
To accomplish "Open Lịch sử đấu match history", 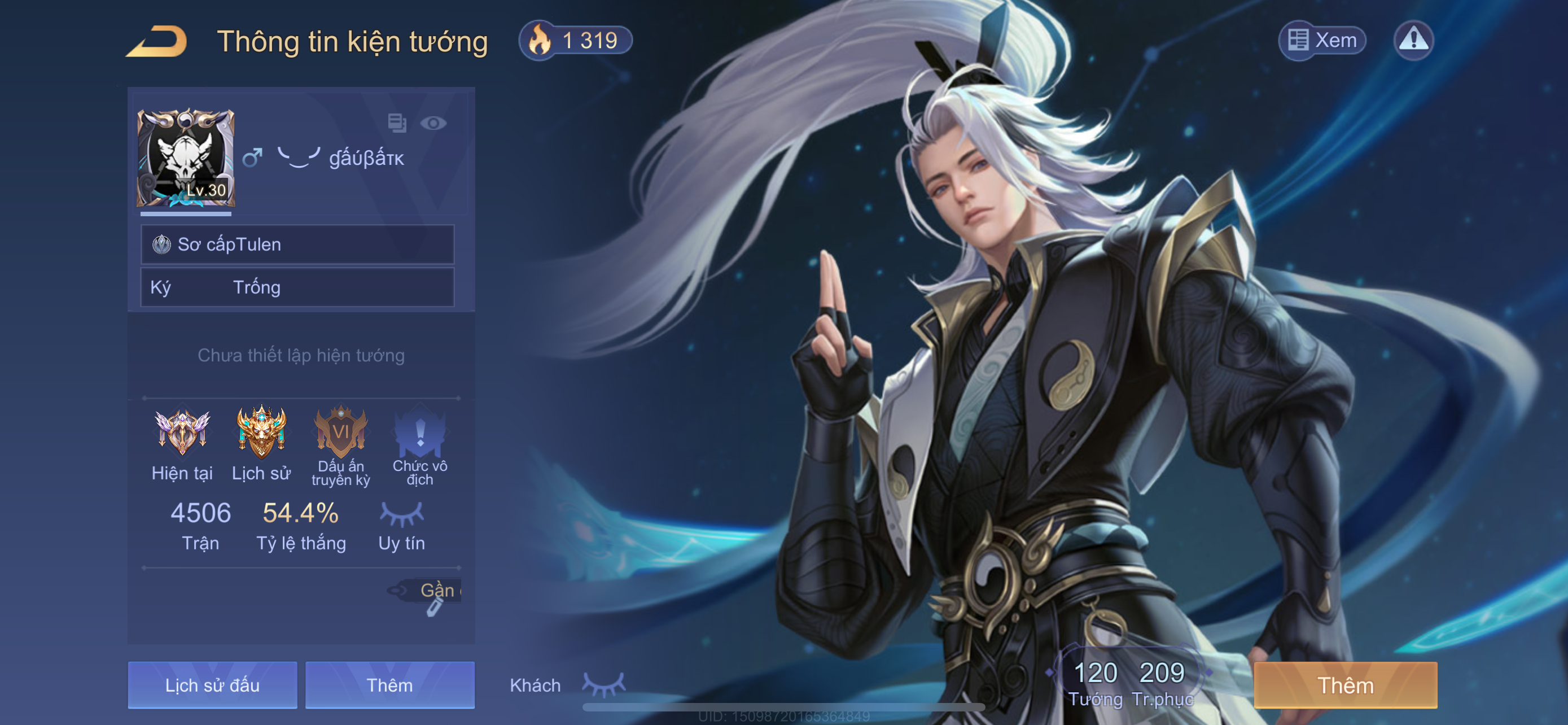I will coord(212,685).
